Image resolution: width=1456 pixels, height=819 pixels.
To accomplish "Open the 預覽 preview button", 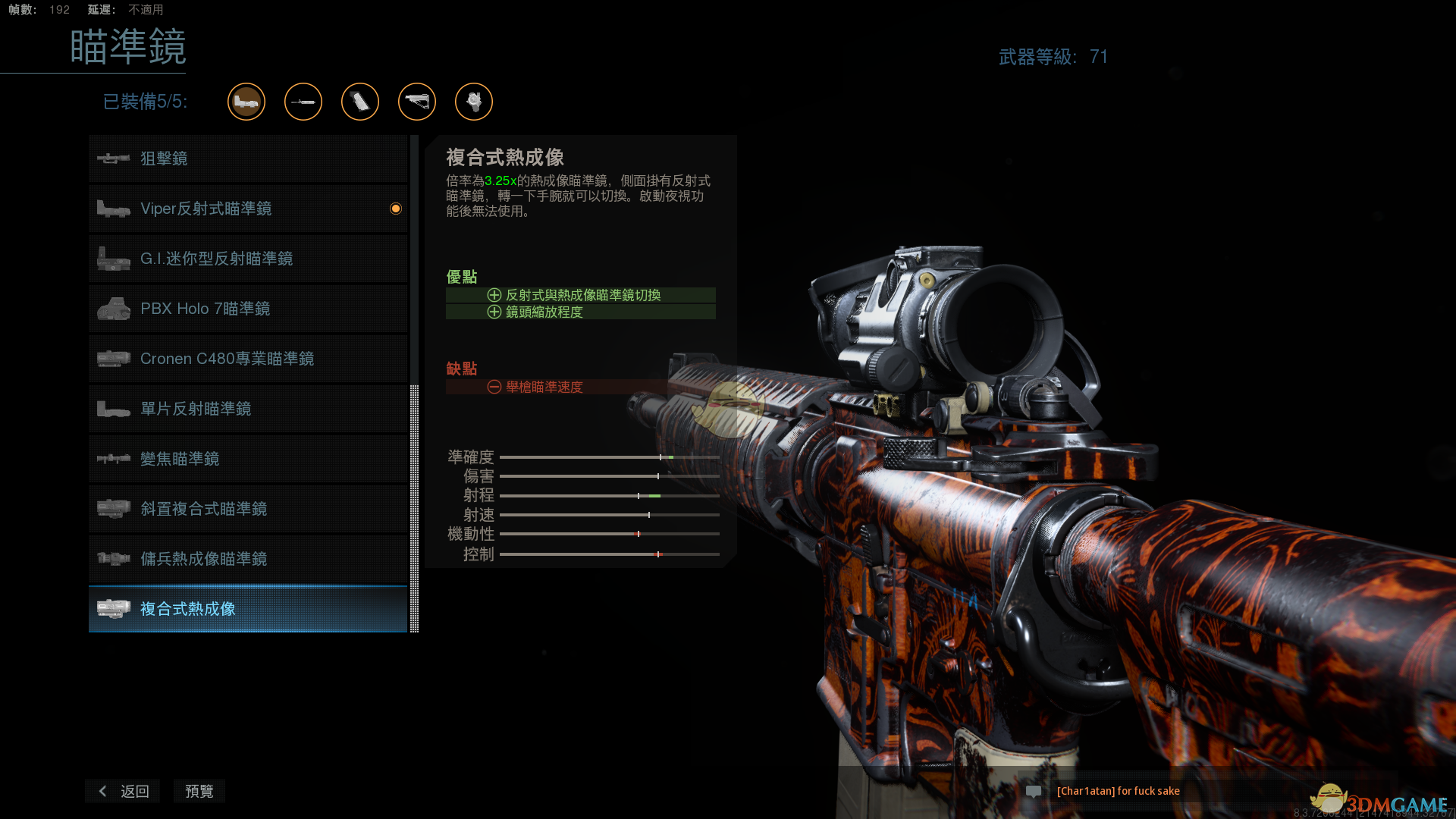I will tap(199, 791).
